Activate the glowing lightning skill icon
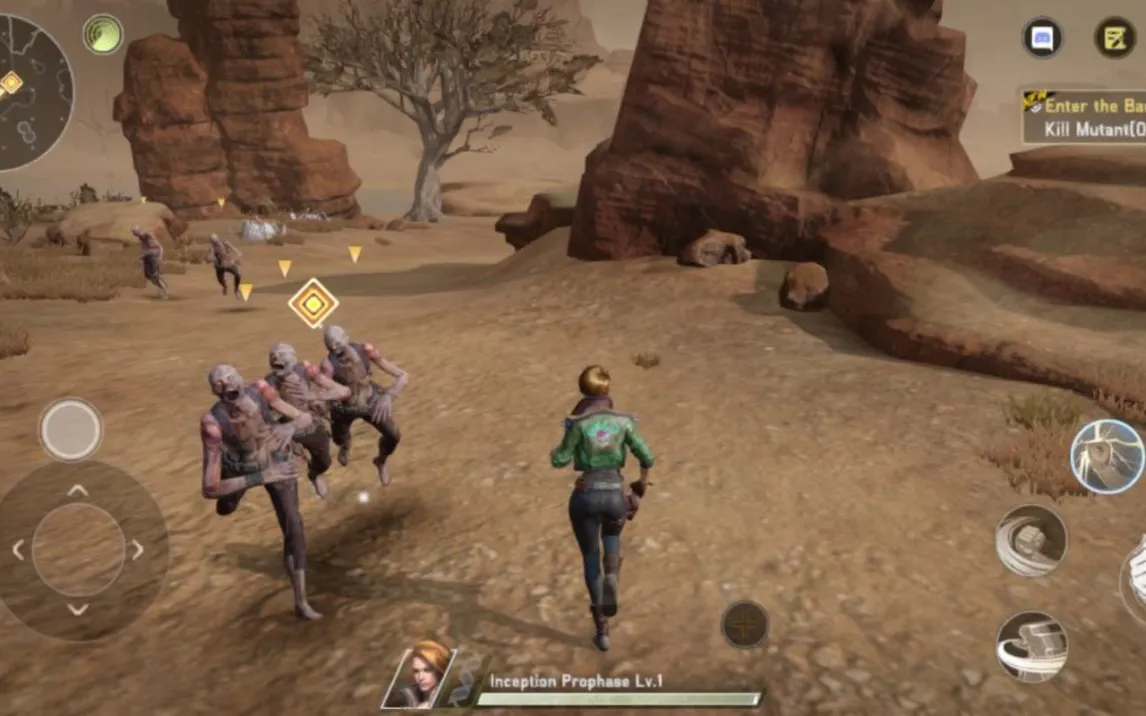The image size is (1146, 716). pos(1107,457)
